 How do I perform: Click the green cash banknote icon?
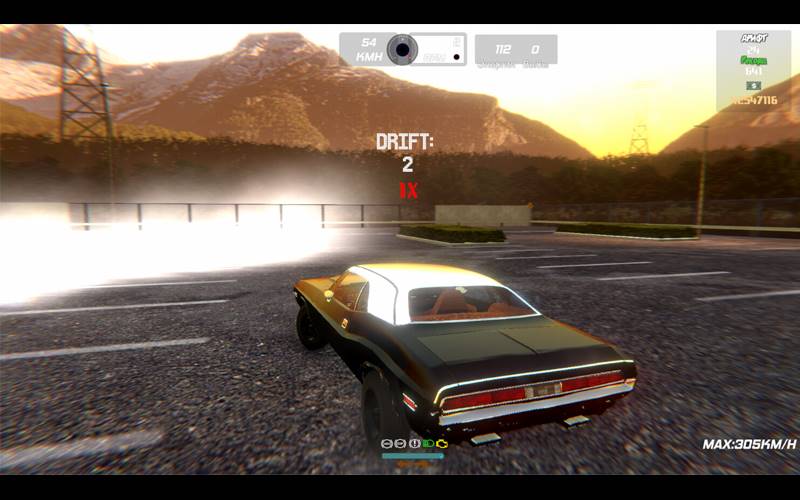coord(753,86)
